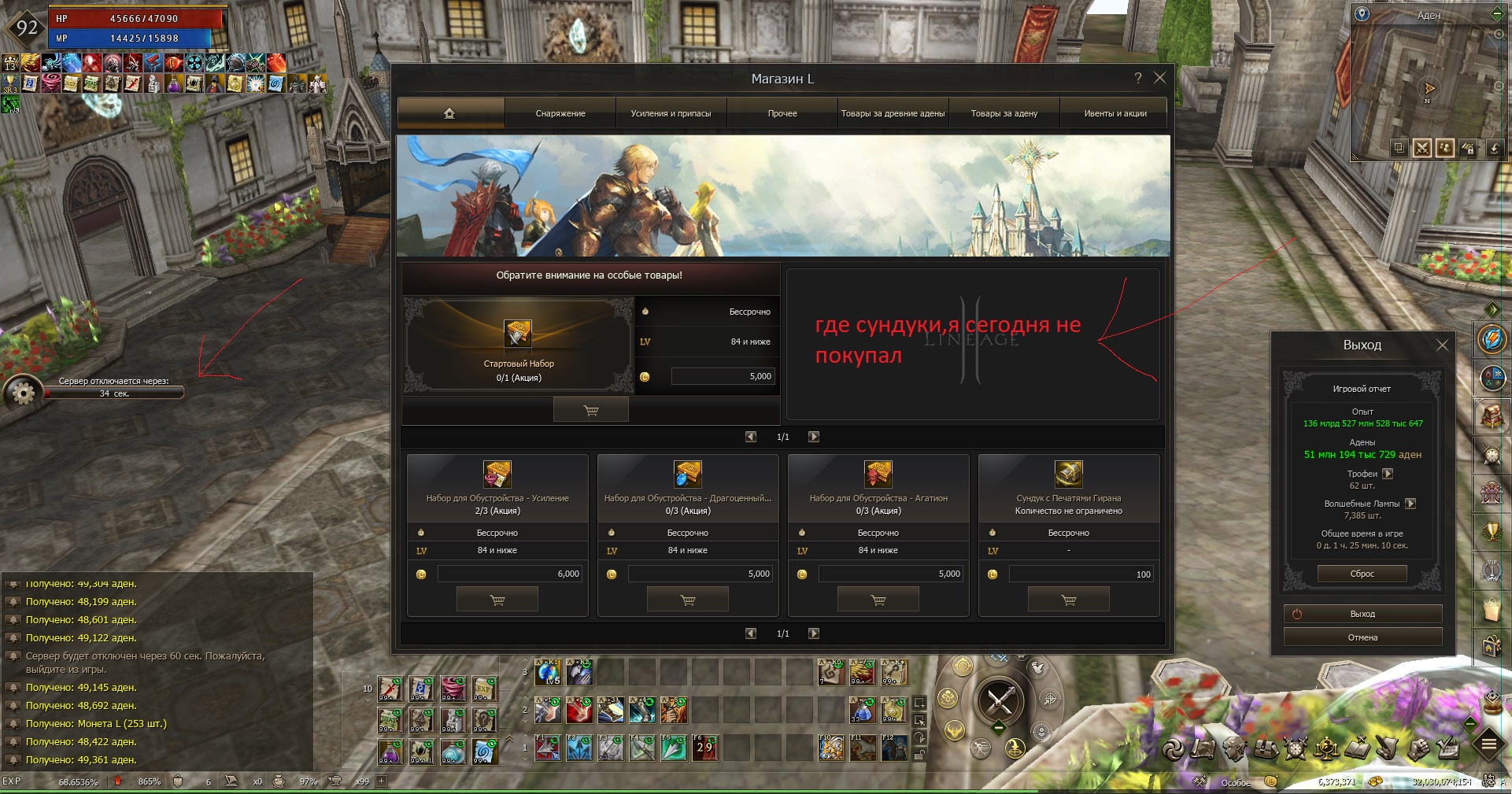Go to the shop home tab
The height and width of the screenshot is (794, 1512).
(449, 113)
